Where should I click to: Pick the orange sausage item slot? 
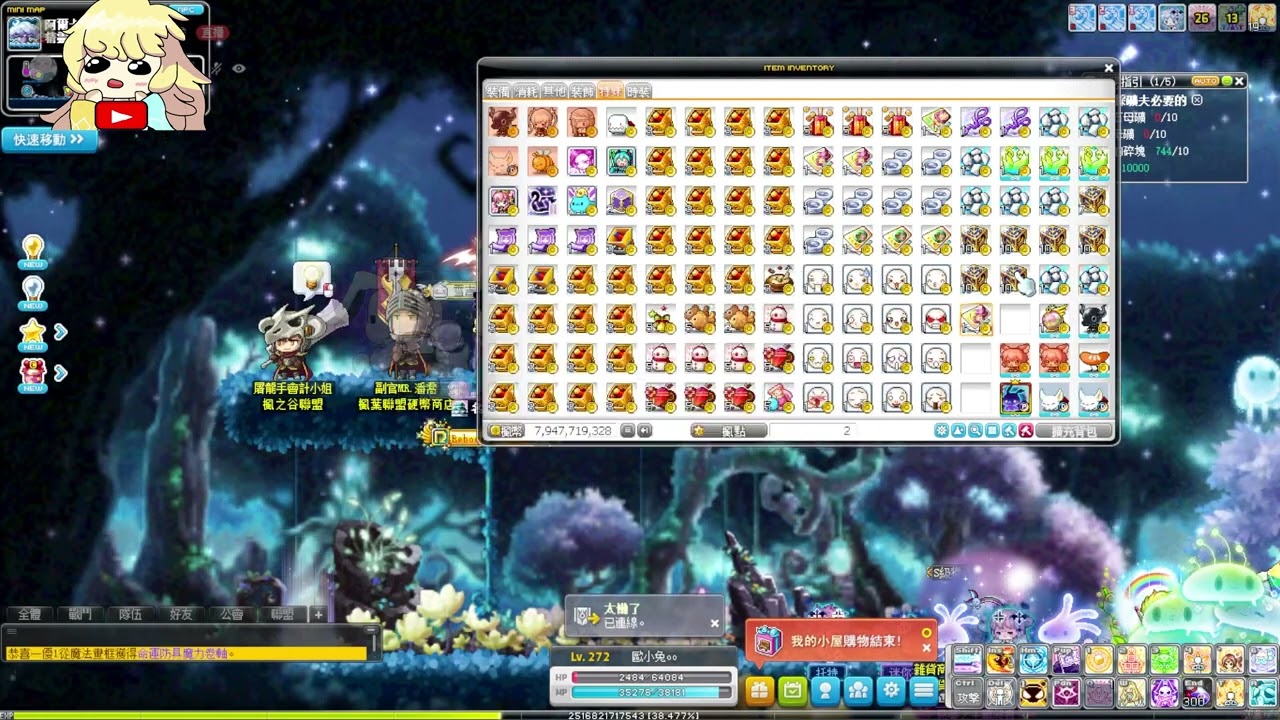point(1093,359)
